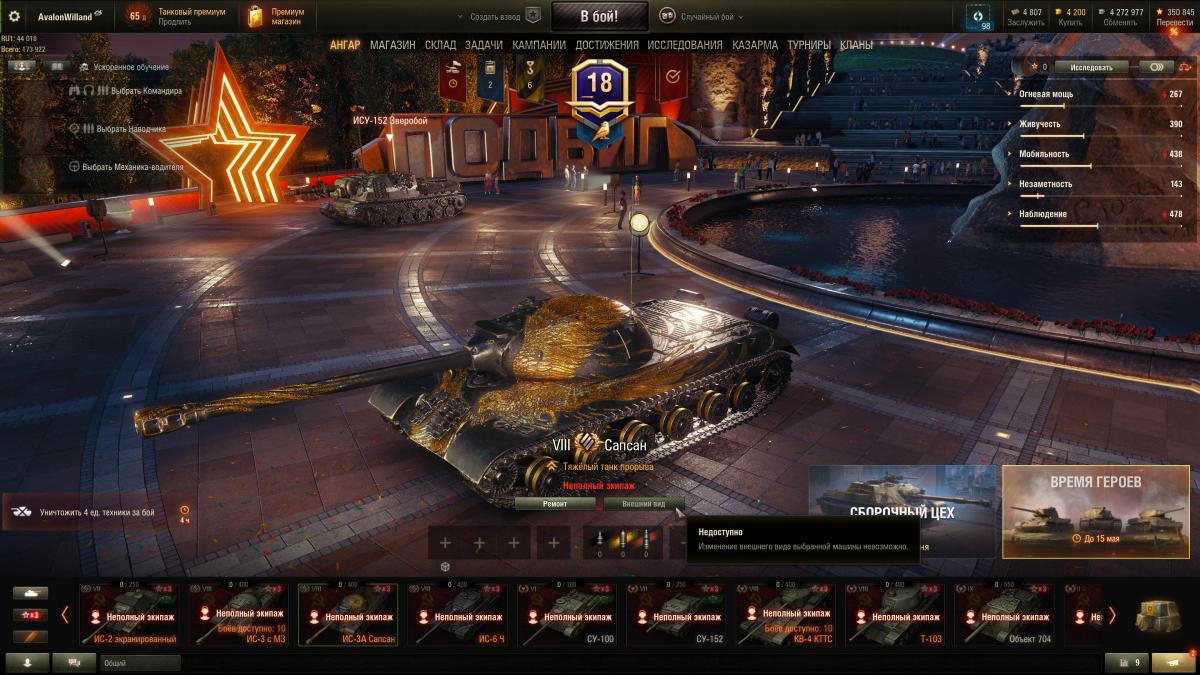
Task: Repair the tank with Ремонт
Action: (555, 504)
